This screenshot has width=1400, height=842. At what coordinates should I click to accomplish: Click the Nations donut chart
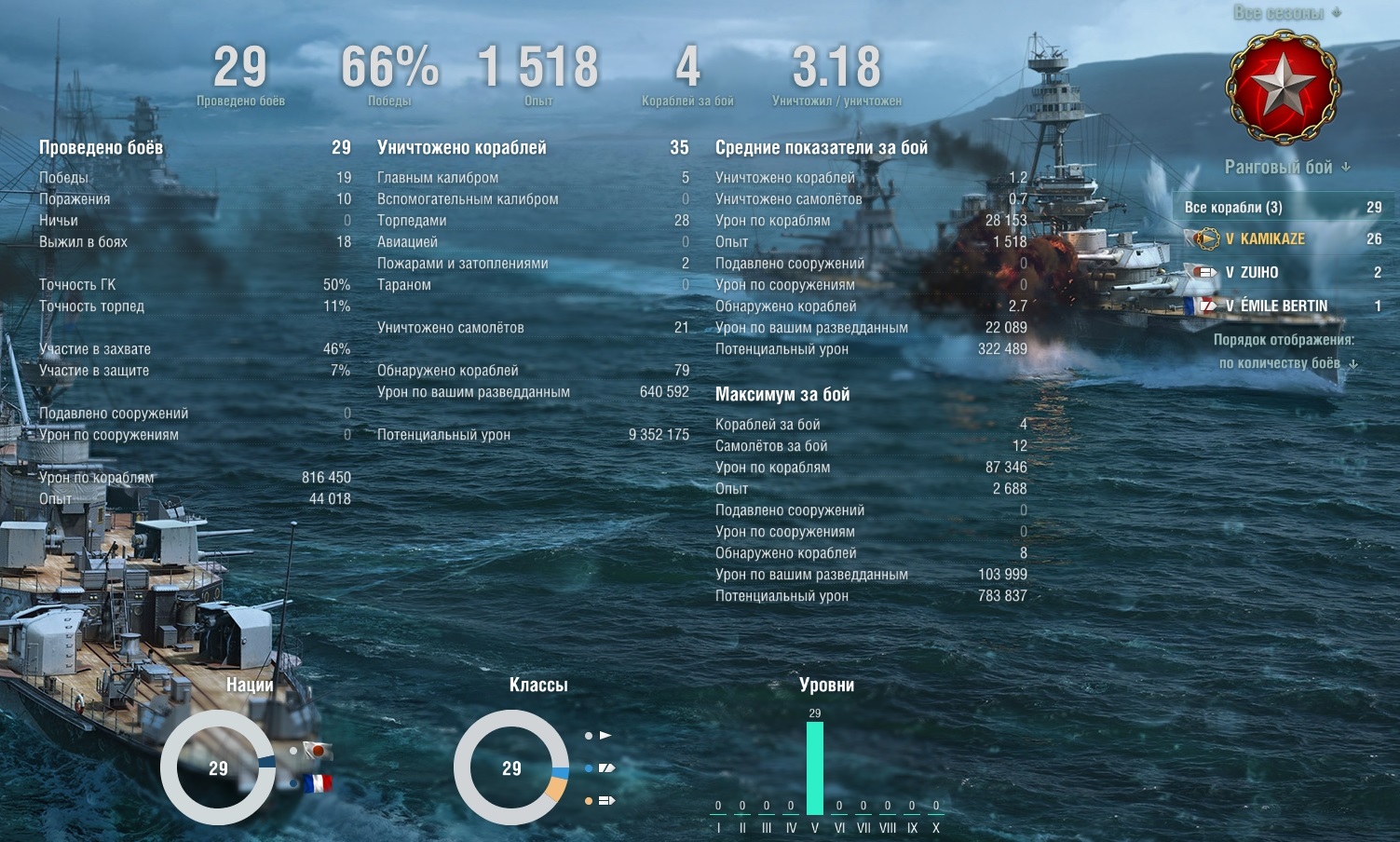click(x=218, y=767)
